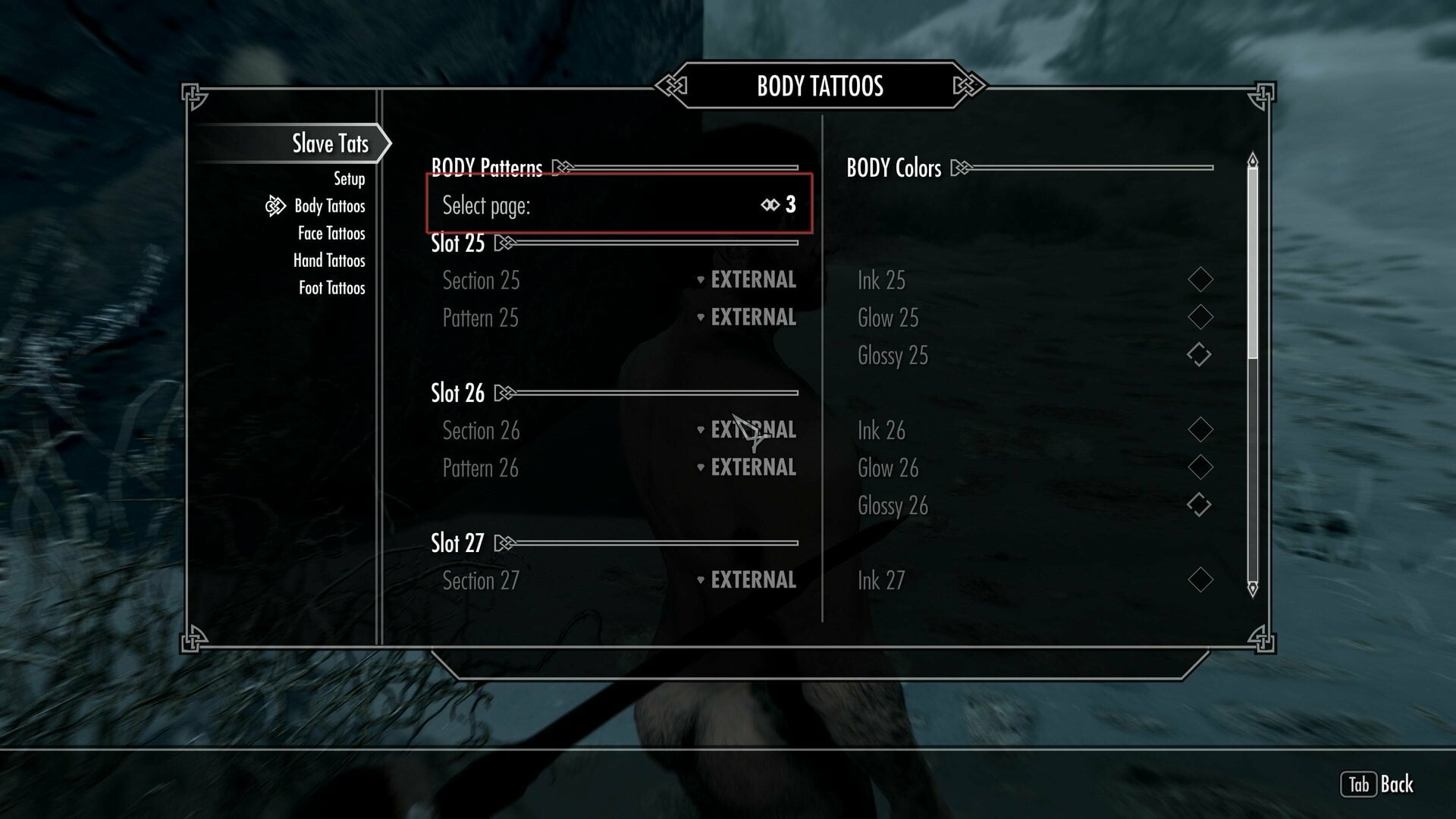The width and height of the screenshot is (1456, 819).
Task: Open the Section 27 dropdown
Action: [x=747, y=580]
